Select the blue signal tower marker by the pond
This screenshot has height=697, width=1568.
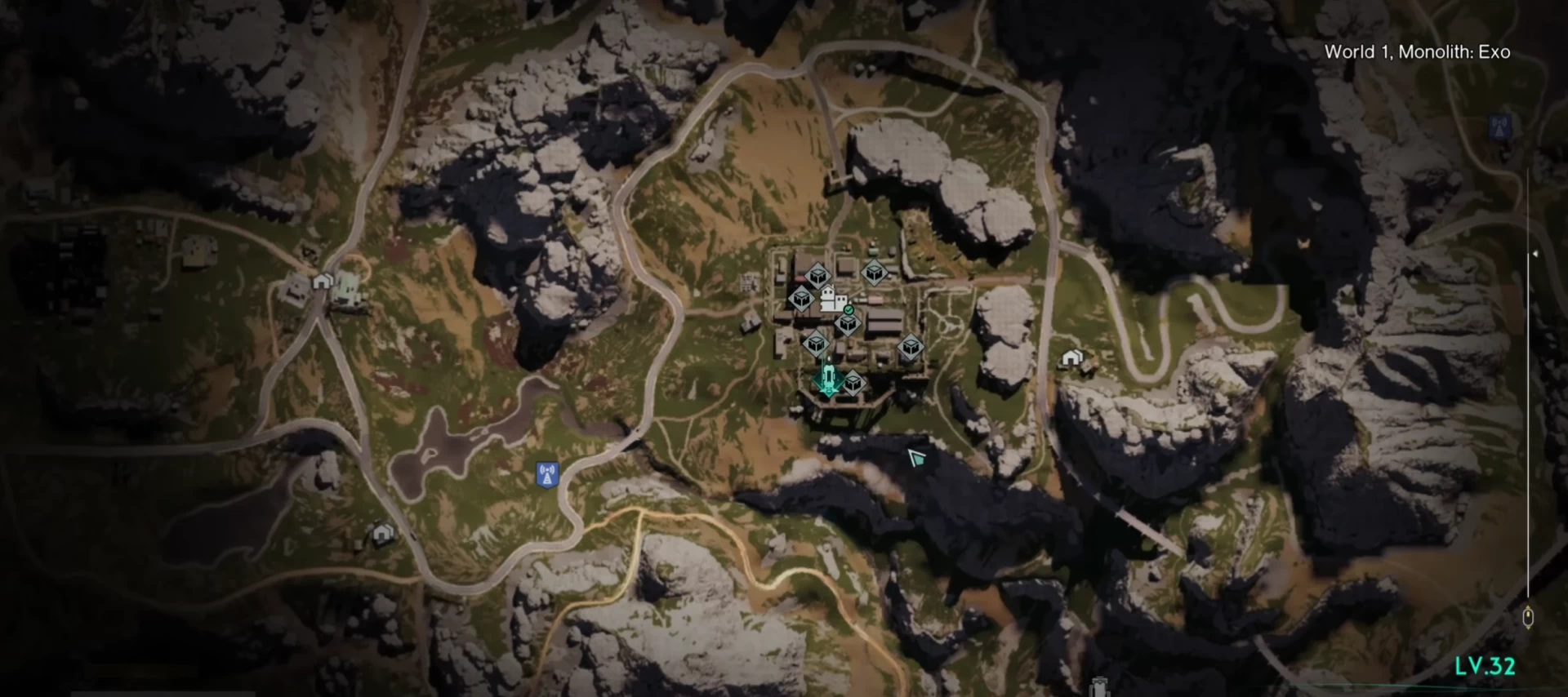coord(546,474)
